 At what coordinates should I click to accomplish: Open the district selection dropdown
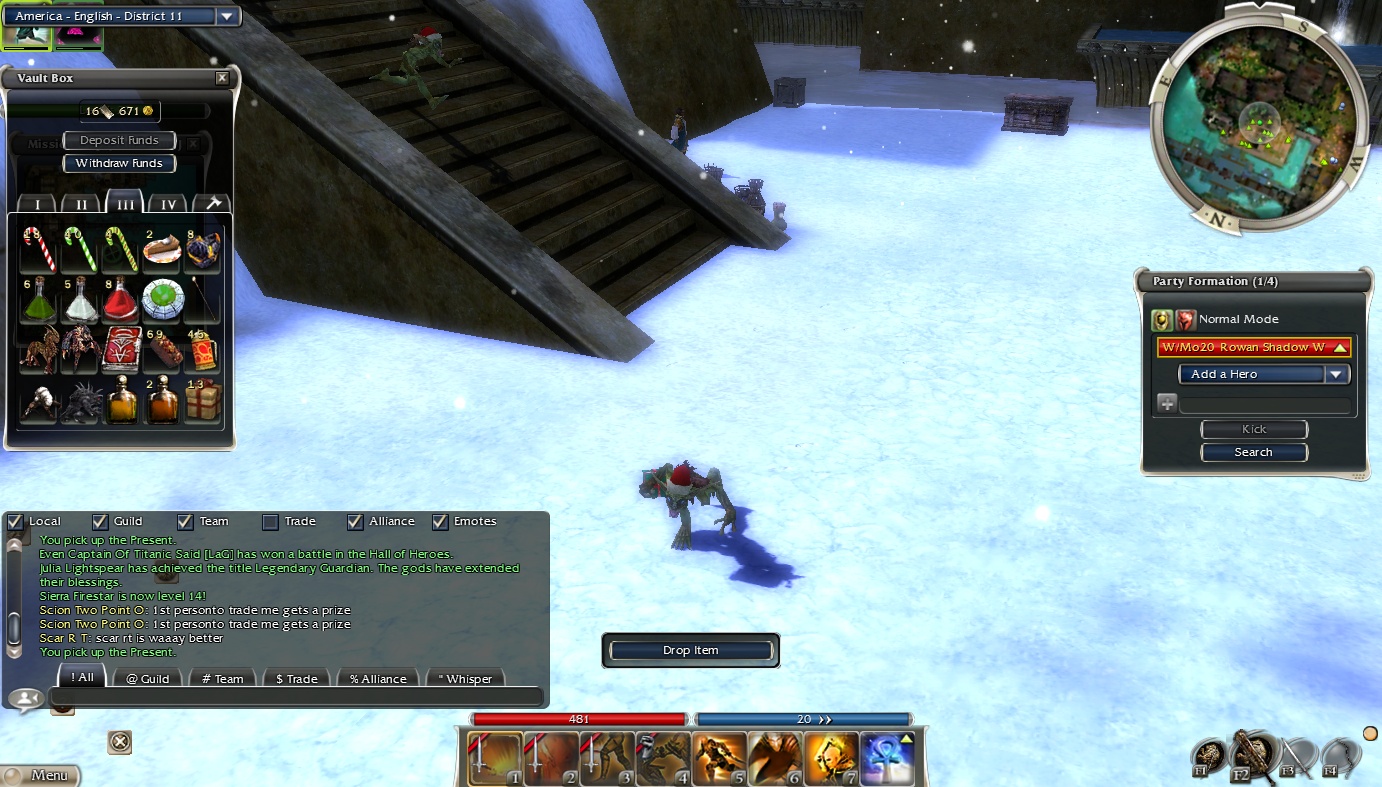coord(228,16)
